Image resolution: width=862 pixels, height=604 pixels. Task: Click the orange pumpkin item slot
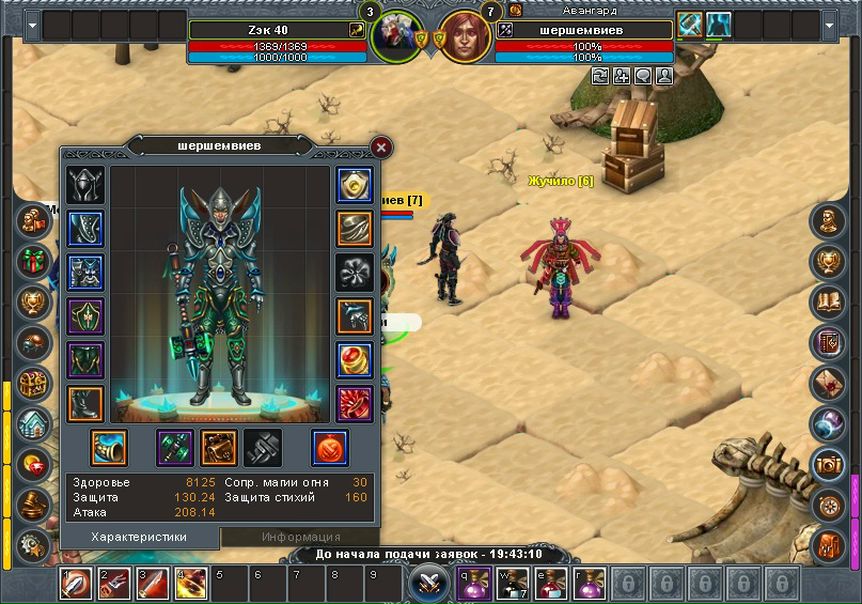[329, 447]
